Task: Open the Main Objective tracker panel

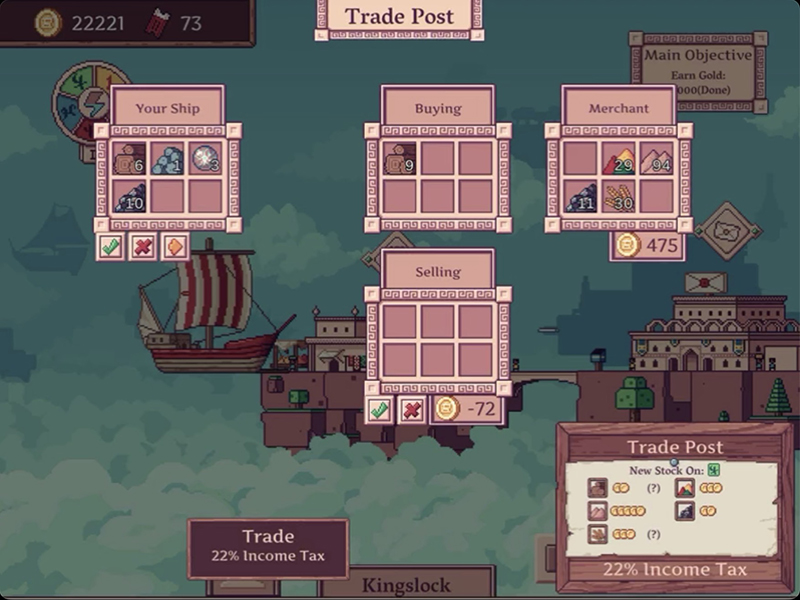Action: [x=697, y=70]
